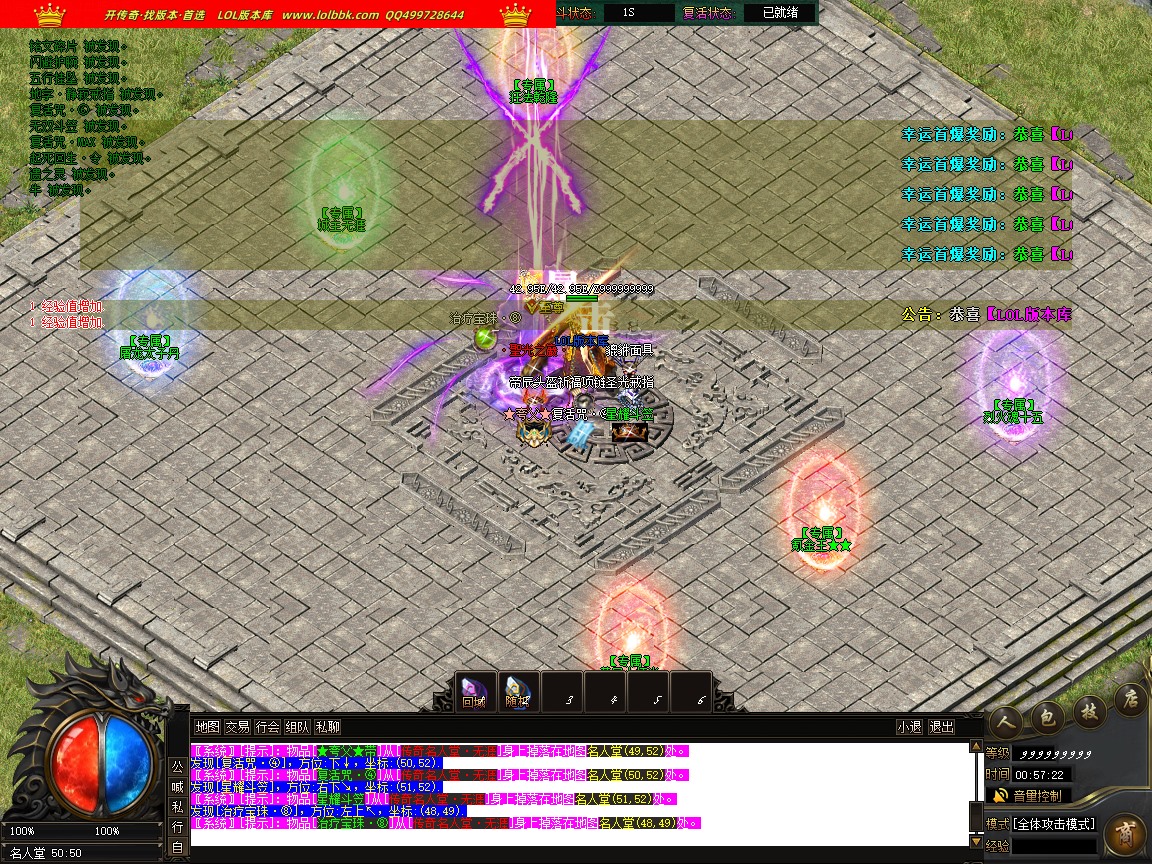The height and width of the screenshot is (864, 1152).
Task: Click the chat log scroll-up arrow
Action: [x=976, y=746]
